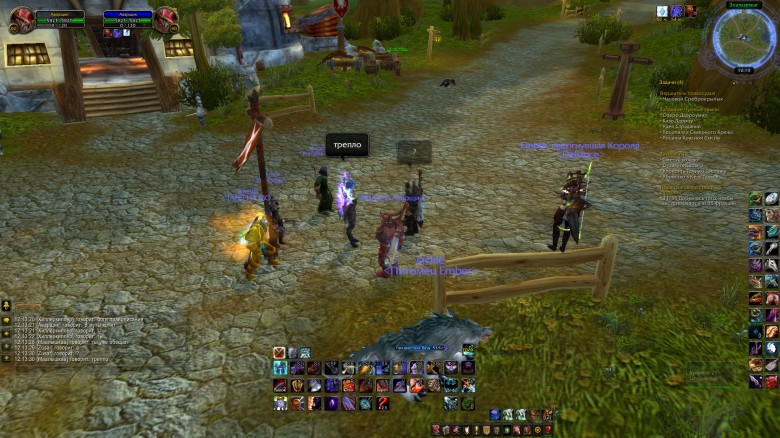
Task: Click the Златоземье zone label above minimap
Action: pos(742,5)
